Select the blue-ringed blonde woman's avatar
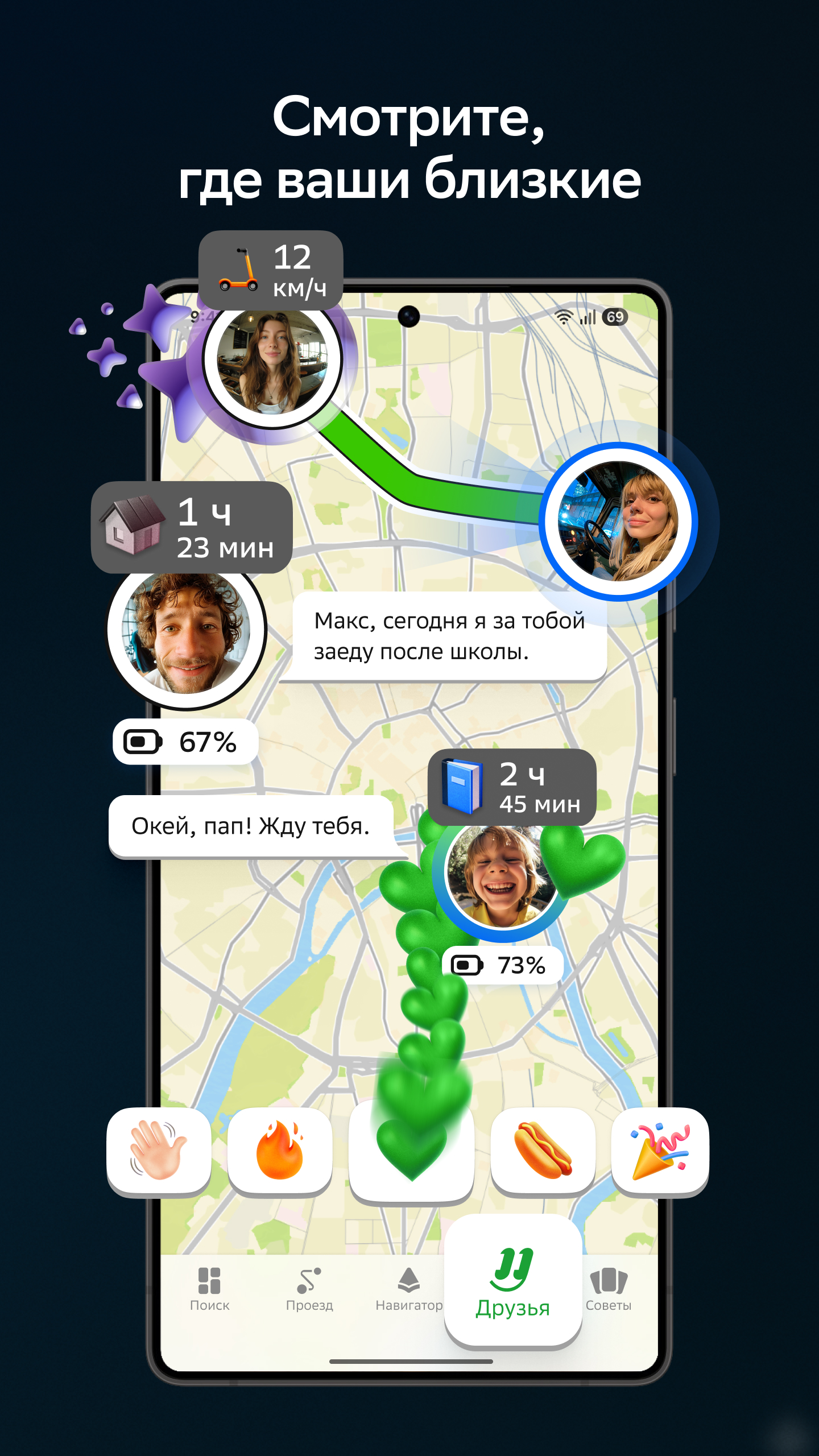 [618, 522]
